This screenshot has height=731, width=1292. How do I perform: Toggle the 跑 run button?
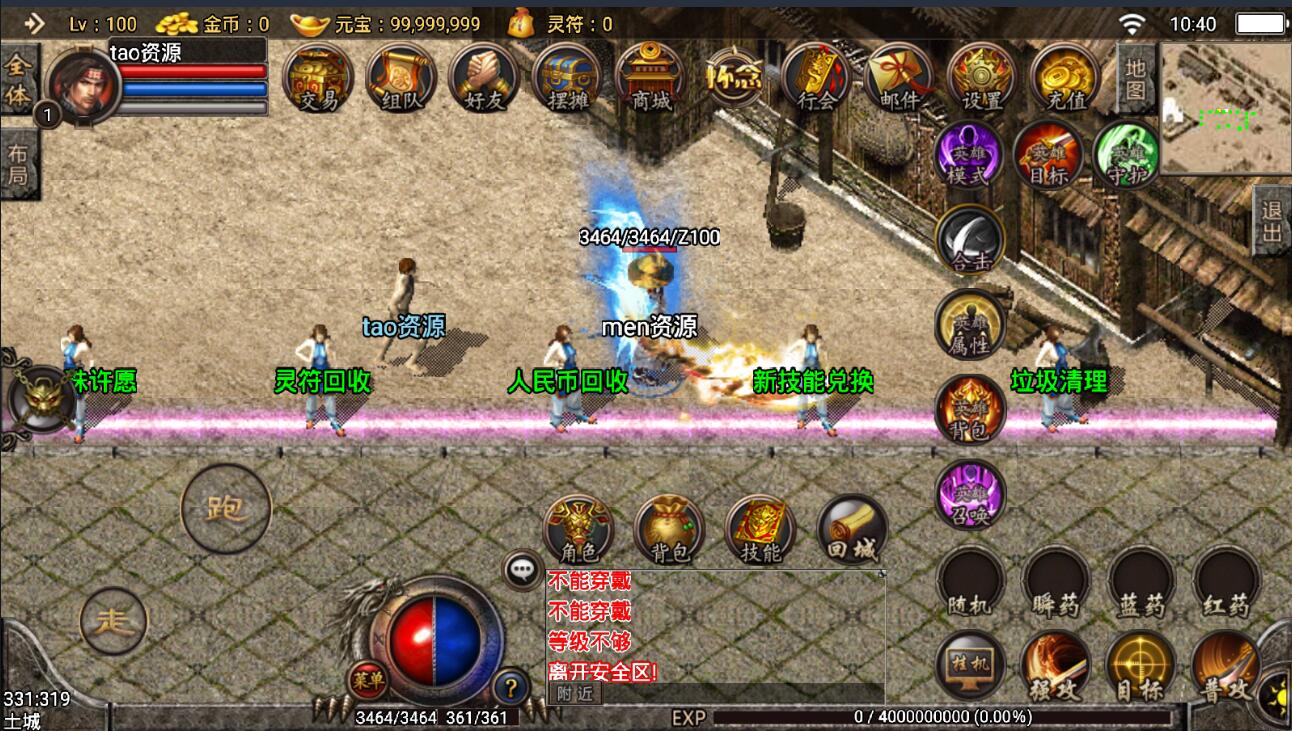click(x=226, y=509)
